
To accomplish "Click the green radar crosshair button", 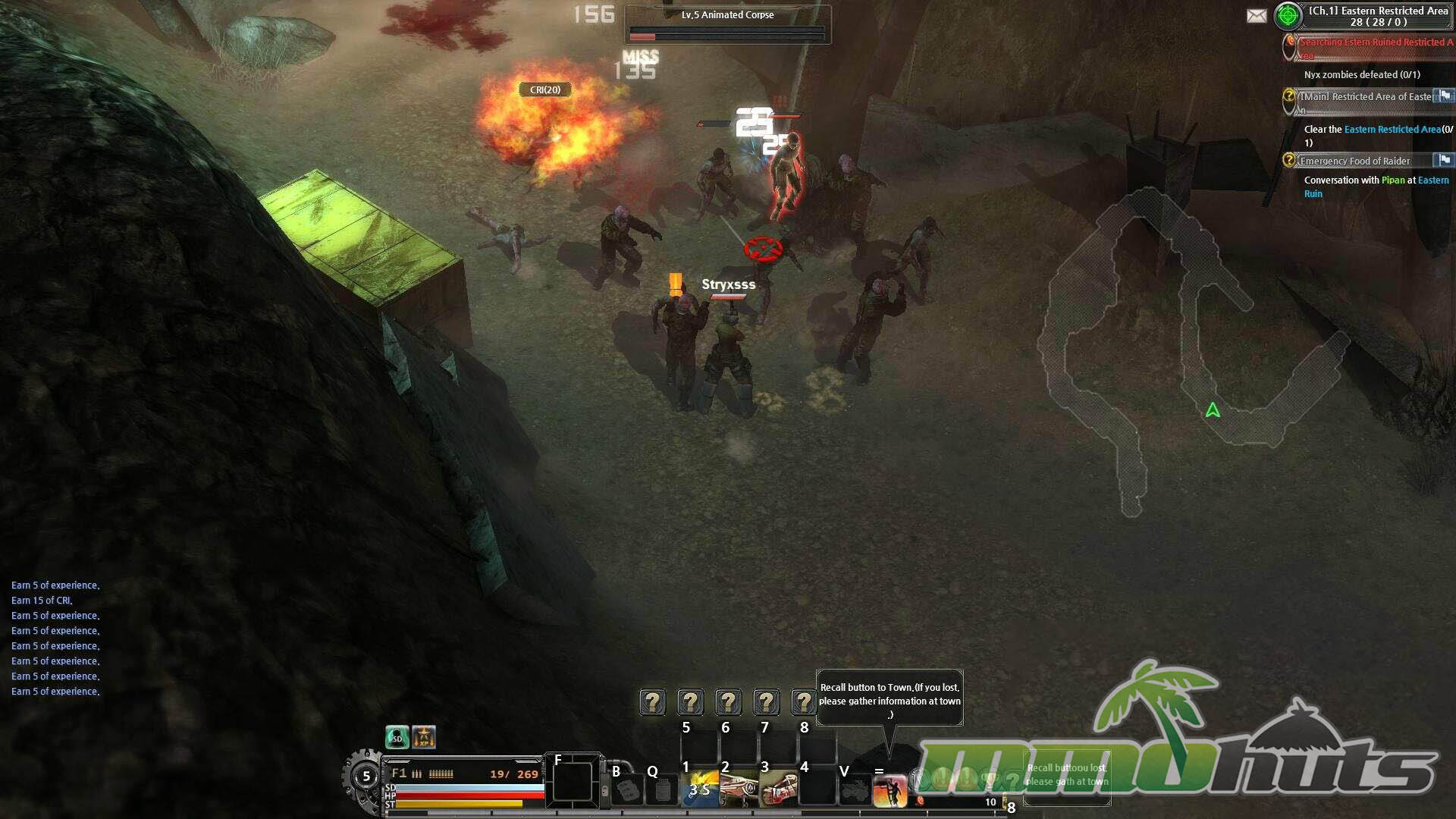I will pos(1288,16).
